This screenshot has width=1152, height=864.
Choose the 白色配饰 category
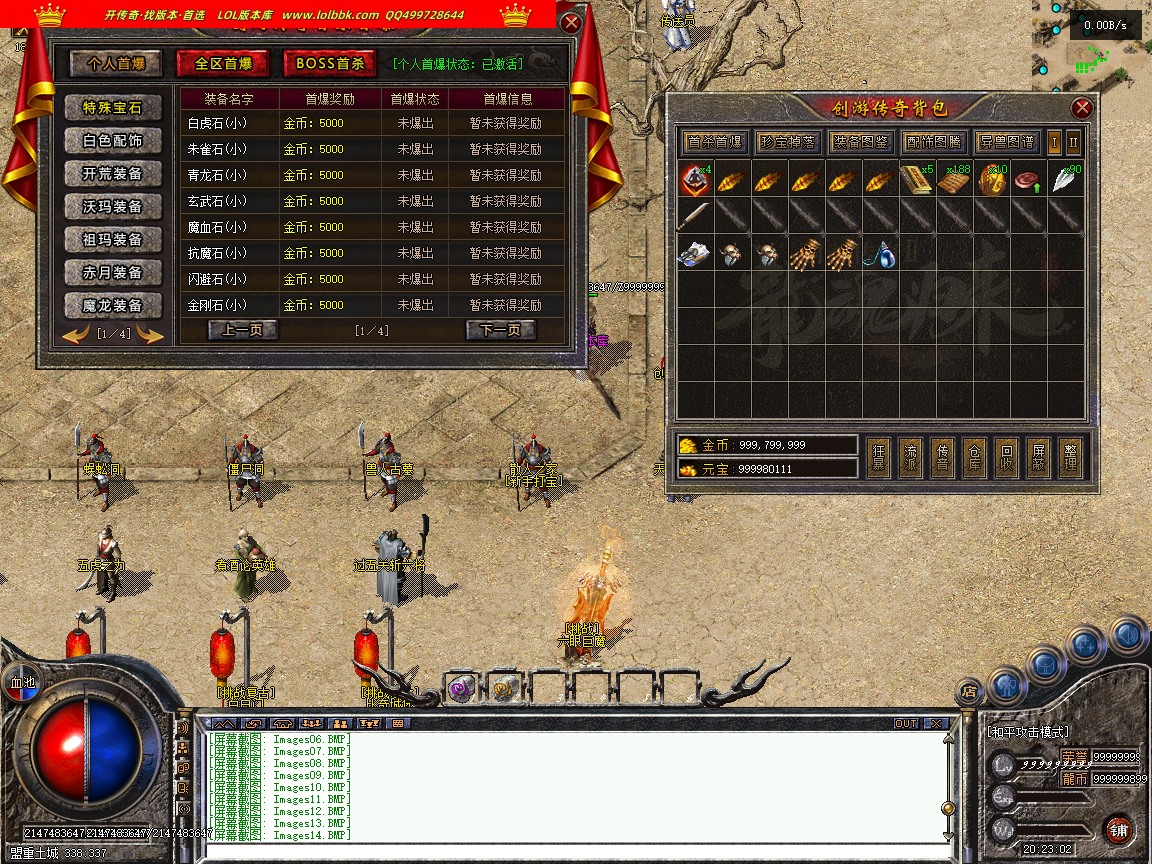(x=113, y=141)
